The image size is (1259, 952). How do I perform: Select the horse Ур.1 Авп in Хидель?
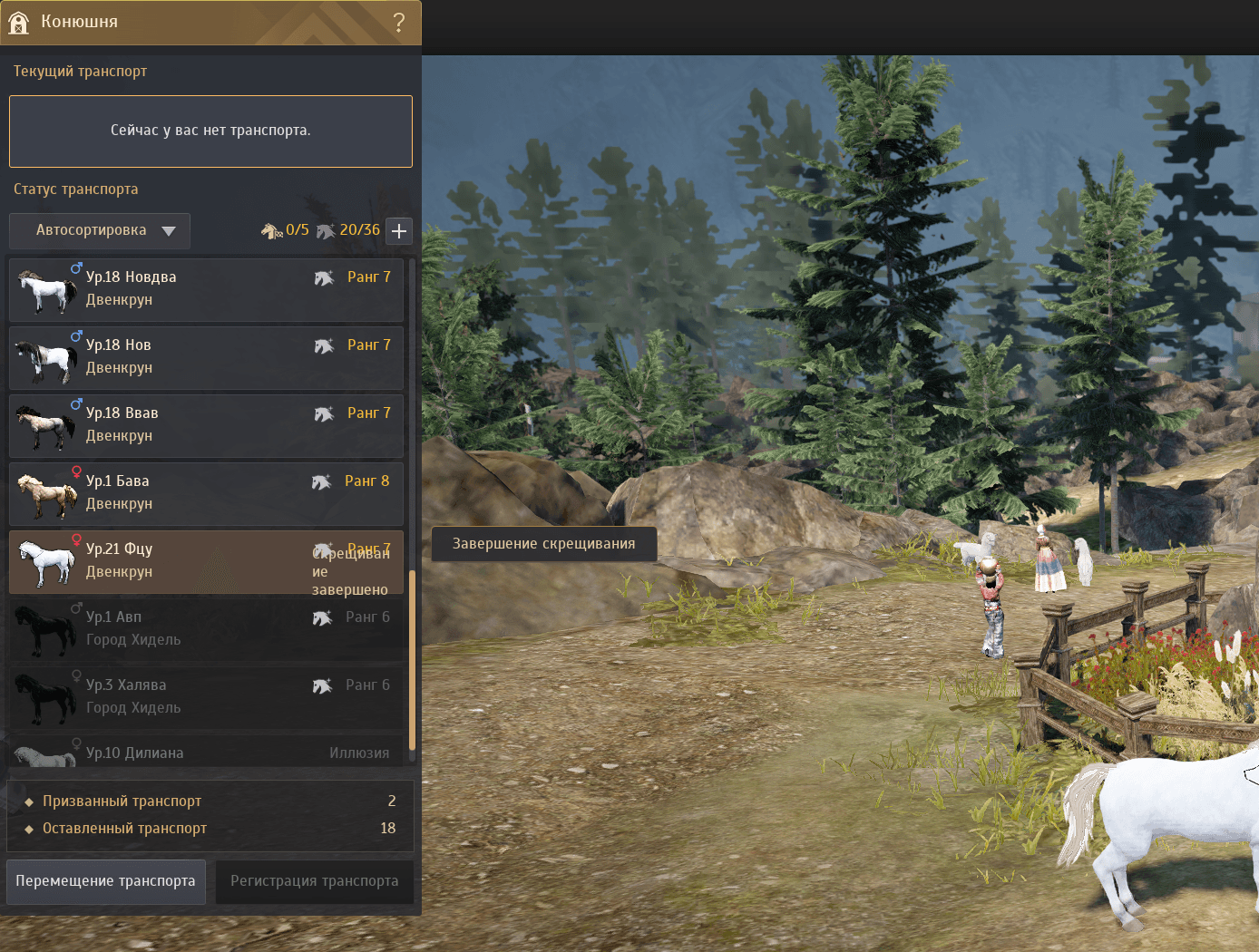tap(206, 629)
